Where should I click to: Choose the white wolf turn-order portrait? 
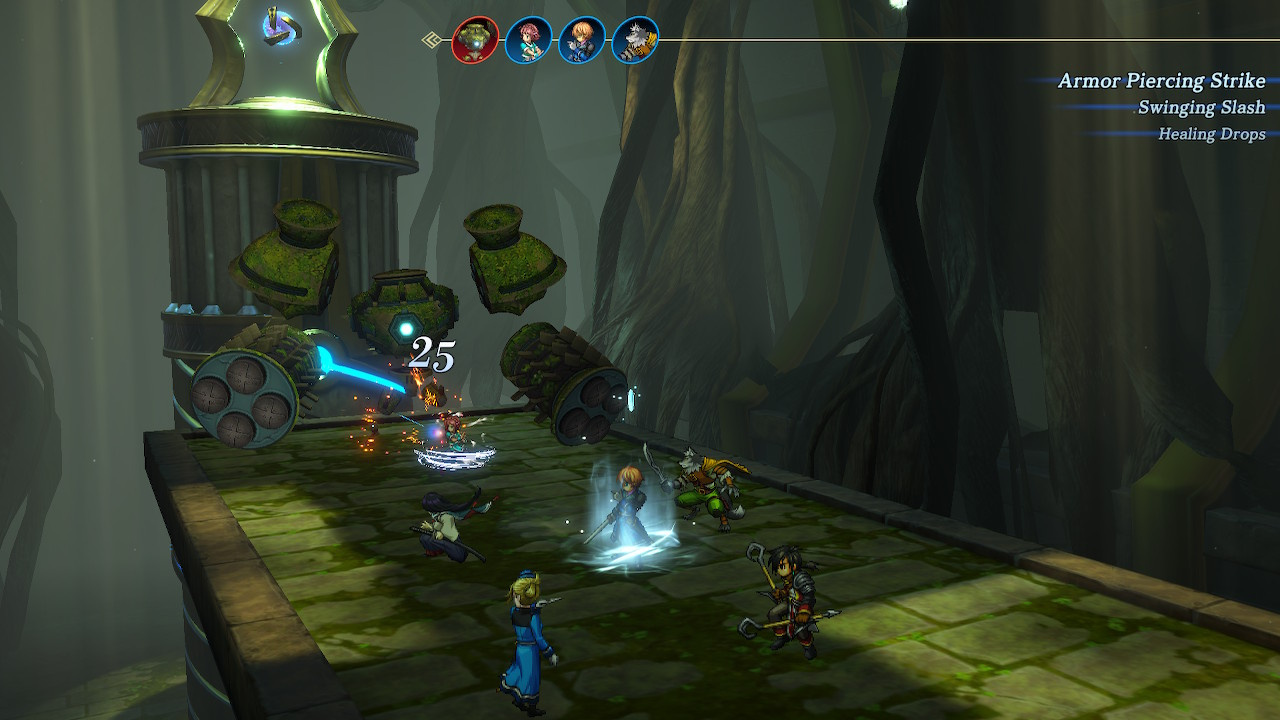coord(635,41)
